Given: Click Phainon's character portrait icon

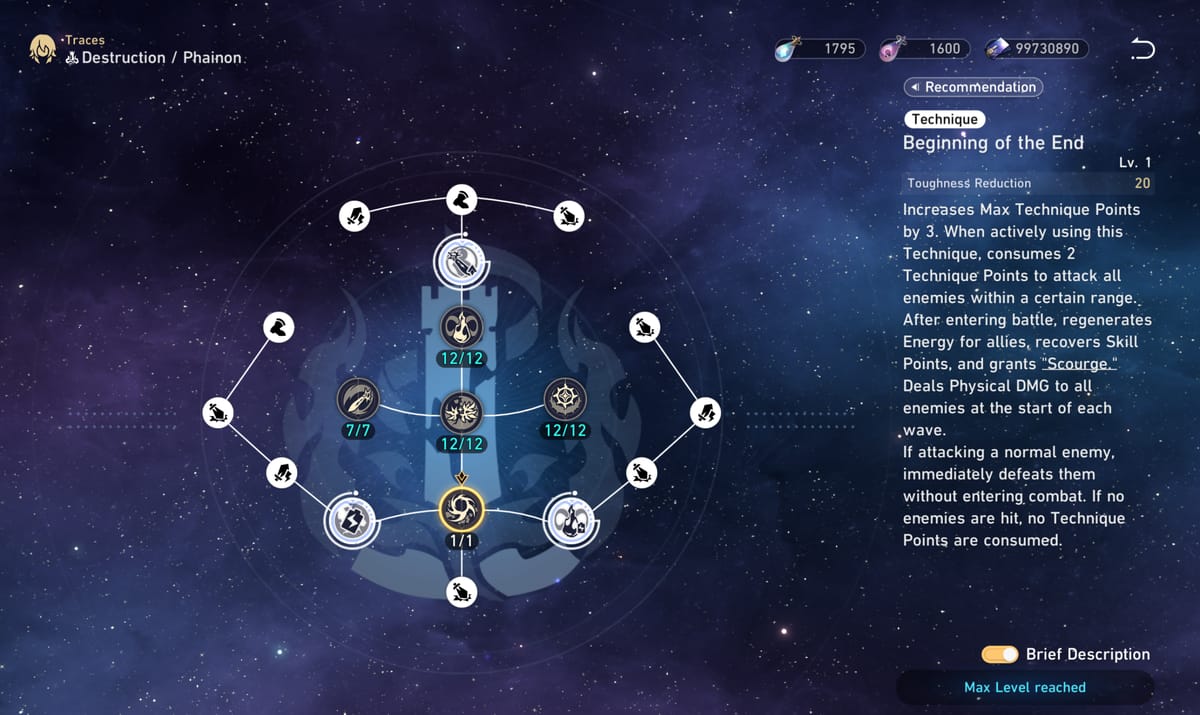Looking at the screenshot, I should (42, 49).
